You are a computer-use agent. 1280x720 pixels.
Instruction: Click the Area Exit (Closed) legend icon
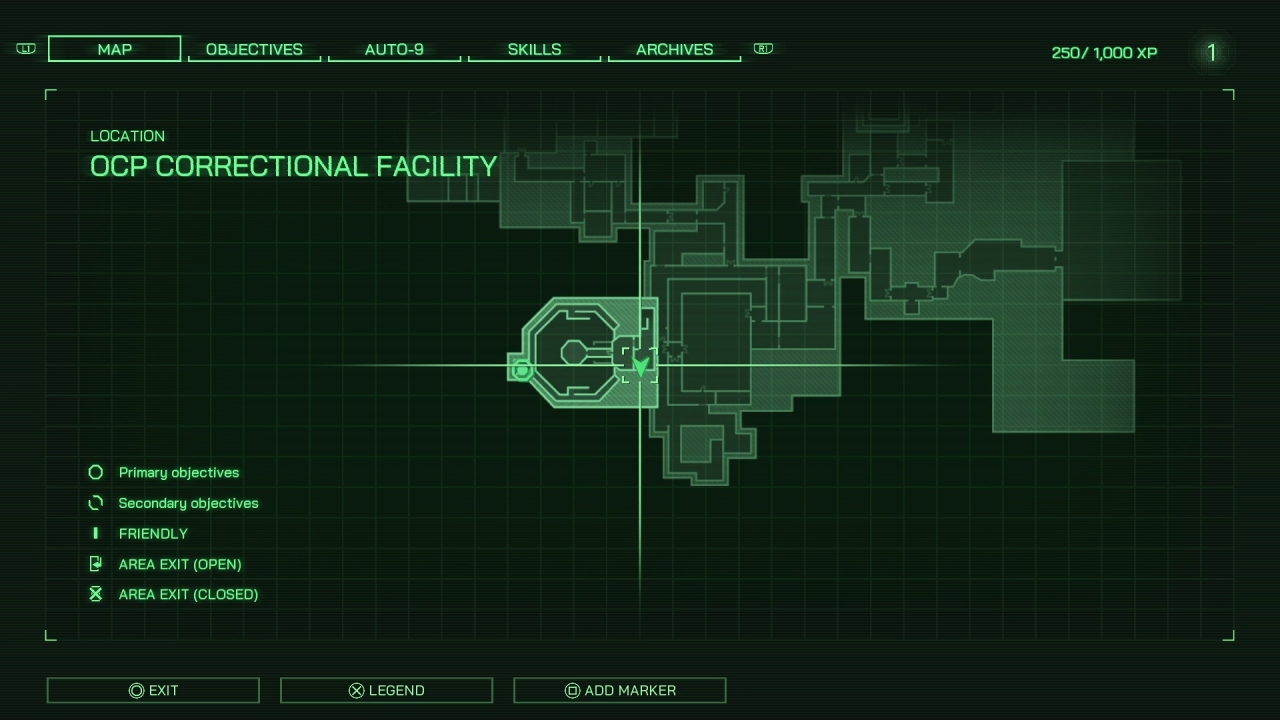[95, 593]
